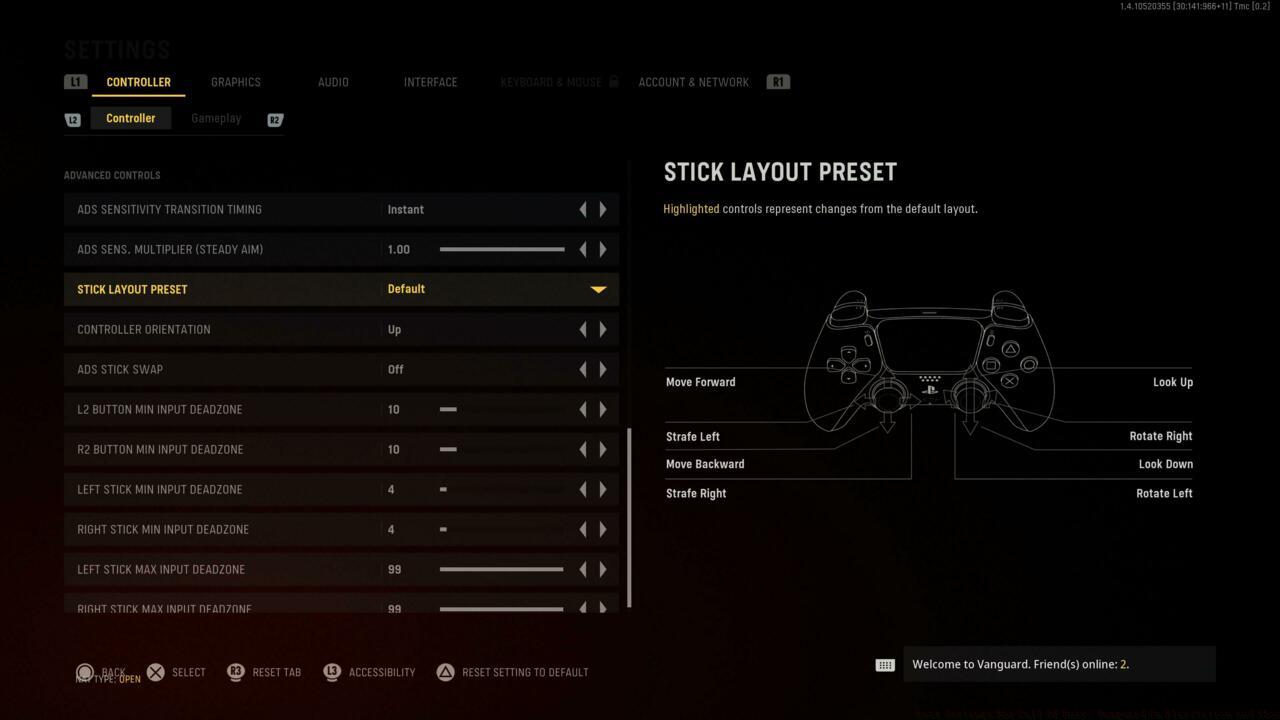Screen dimensions: 1280x720
Task: Click right arrow on Controller Orientation
Action: 603,329
